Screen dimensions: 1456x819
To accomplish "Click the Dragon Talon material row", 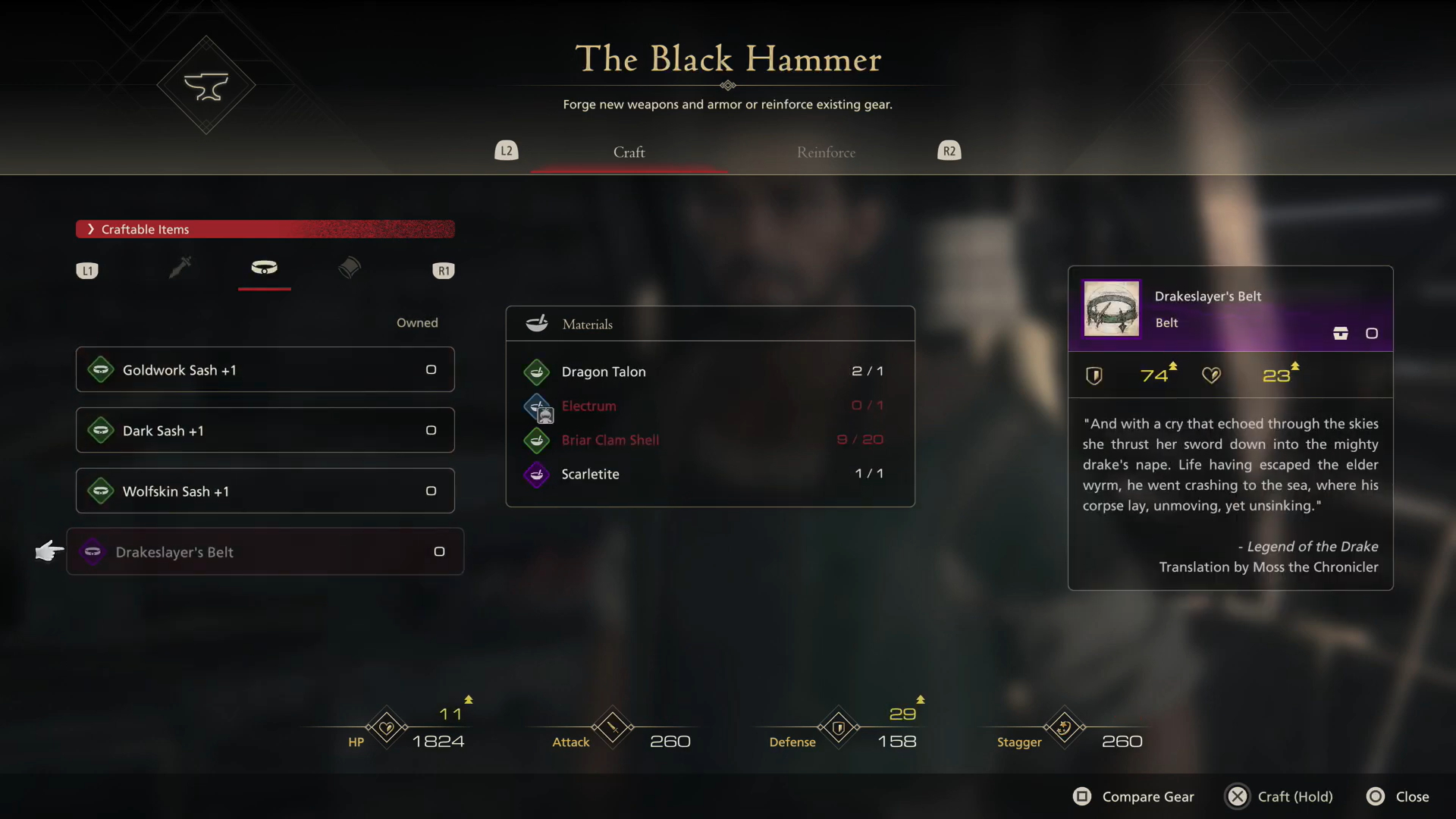I will (710, 372).
